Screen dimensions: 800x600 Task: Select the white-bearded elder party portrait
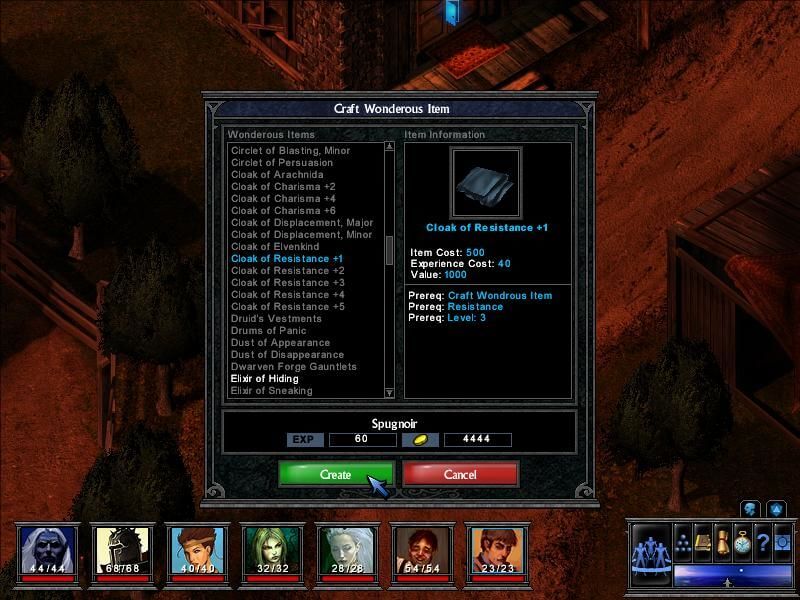(x=46, y=551)
